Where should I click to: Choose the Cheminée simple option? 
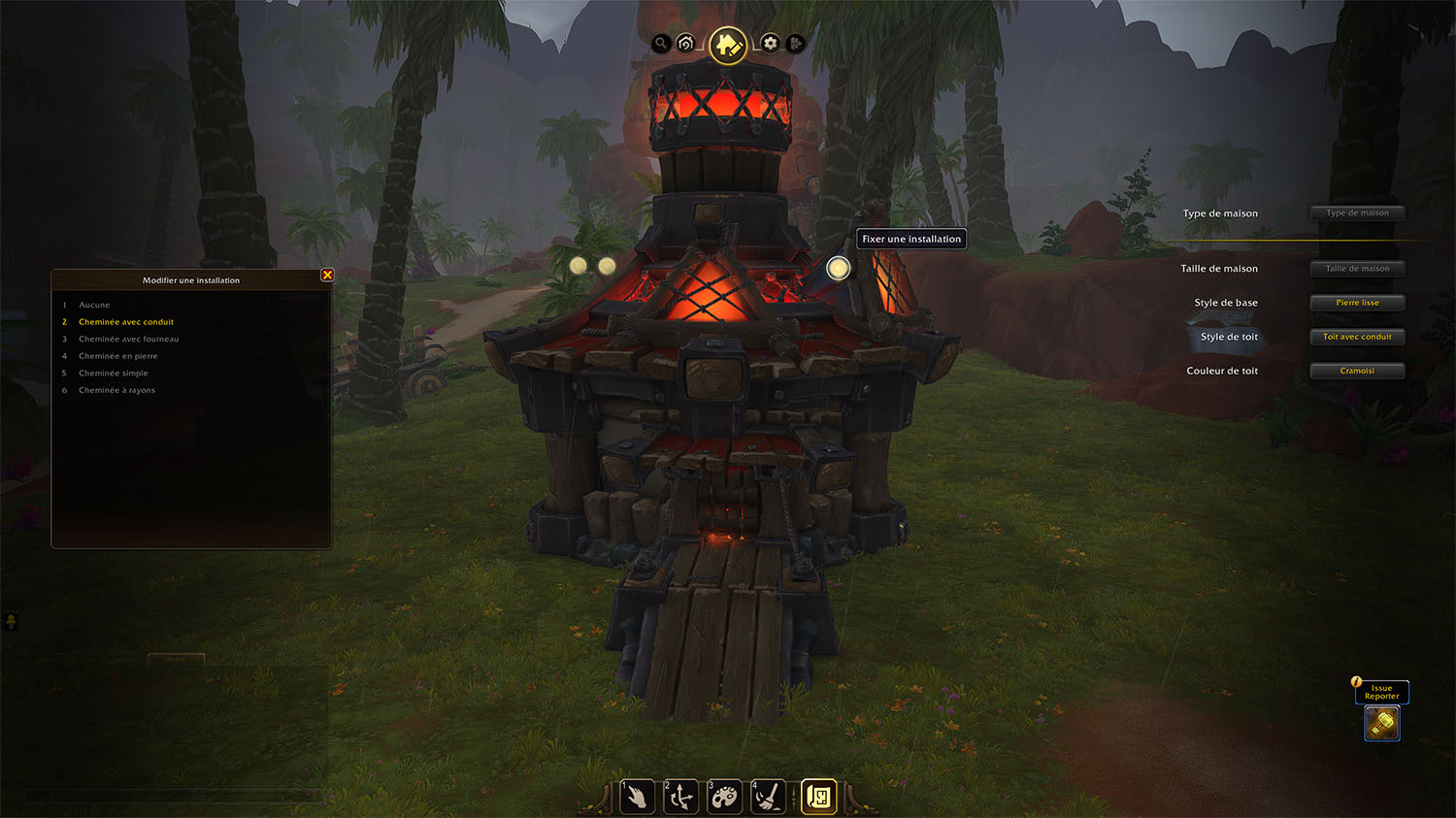[x=114, y=373]
